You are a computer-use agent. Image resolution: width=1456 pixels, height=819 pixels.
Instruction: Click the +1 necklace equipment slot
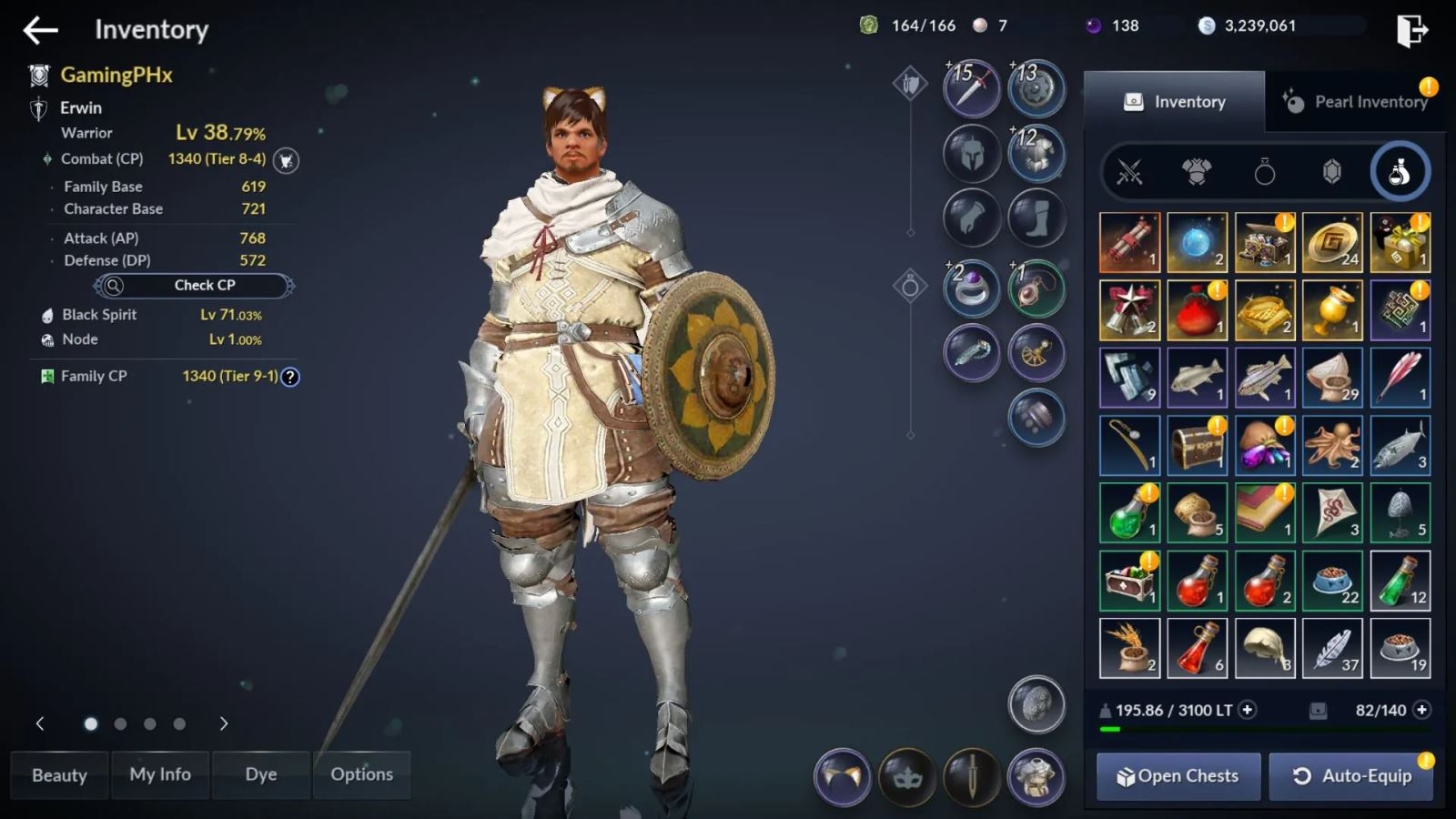(x=1036, y=288)
